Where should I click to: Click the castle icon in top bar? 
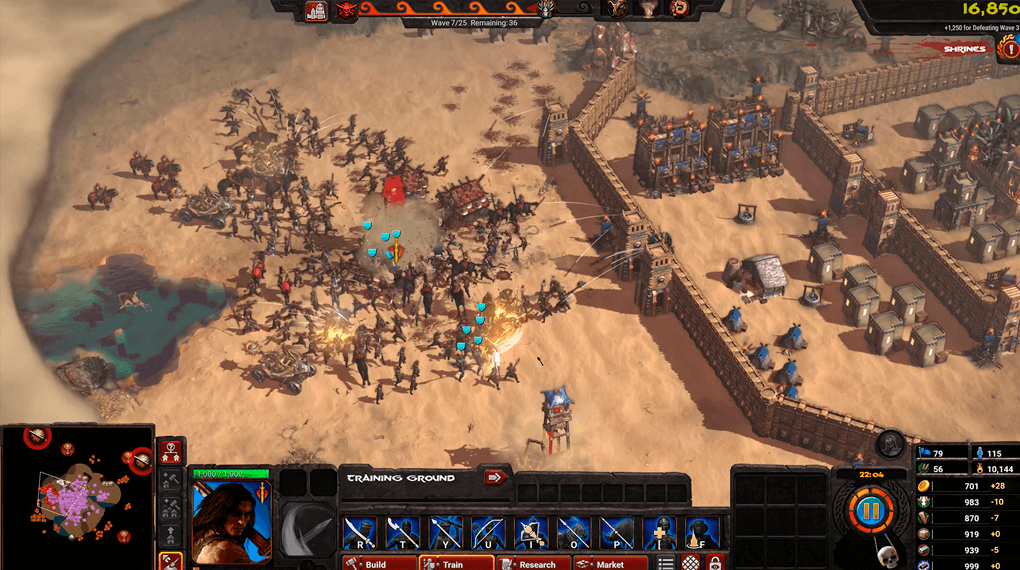[316, 11]
